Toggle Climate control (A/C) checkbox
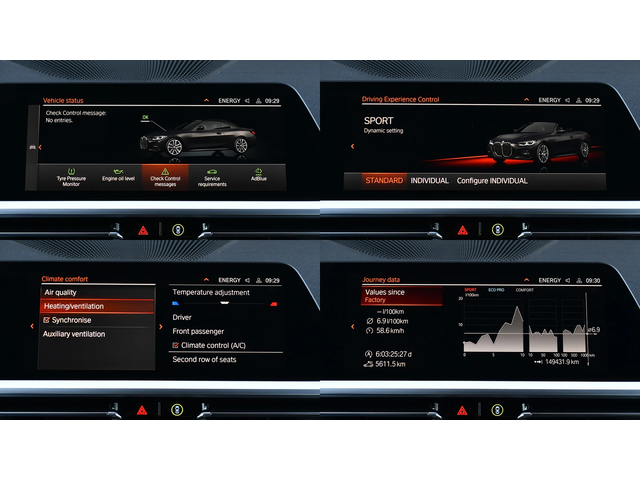 [x=176, y=345]
